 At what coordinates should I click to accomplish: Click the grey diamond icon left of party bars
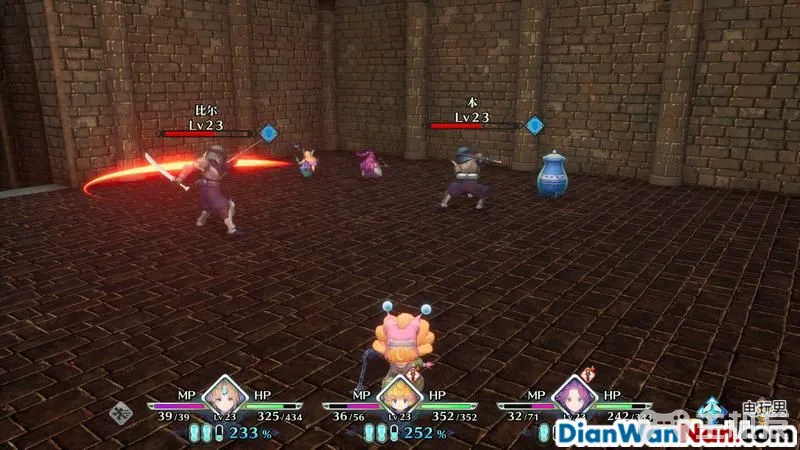(123, 408)
